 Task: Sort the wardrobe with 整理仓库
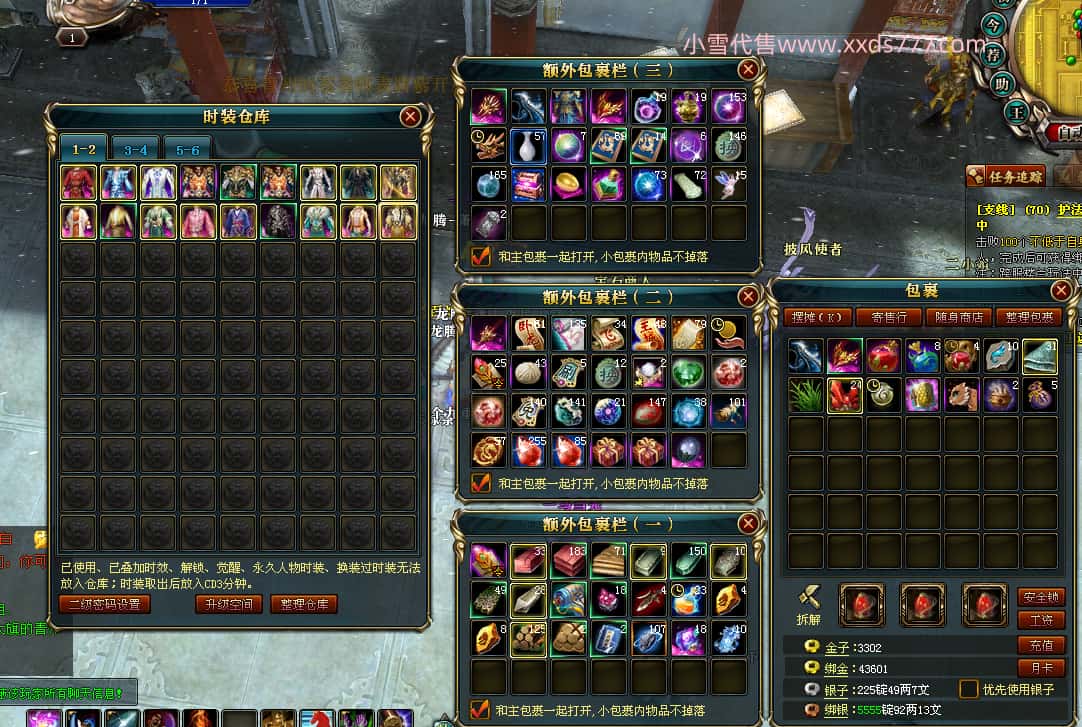point(304,604)
